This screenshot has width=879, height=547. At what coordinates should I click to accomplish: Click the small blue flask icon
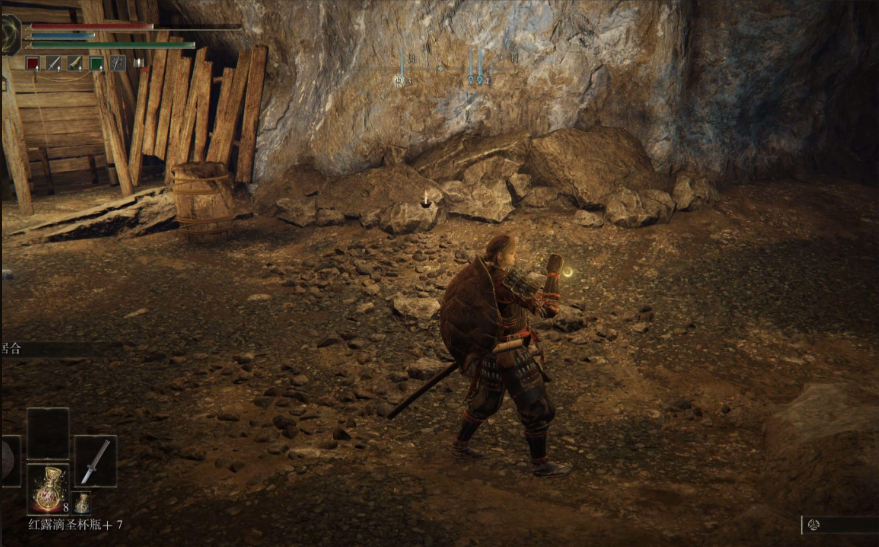click(x=81, y=502)
